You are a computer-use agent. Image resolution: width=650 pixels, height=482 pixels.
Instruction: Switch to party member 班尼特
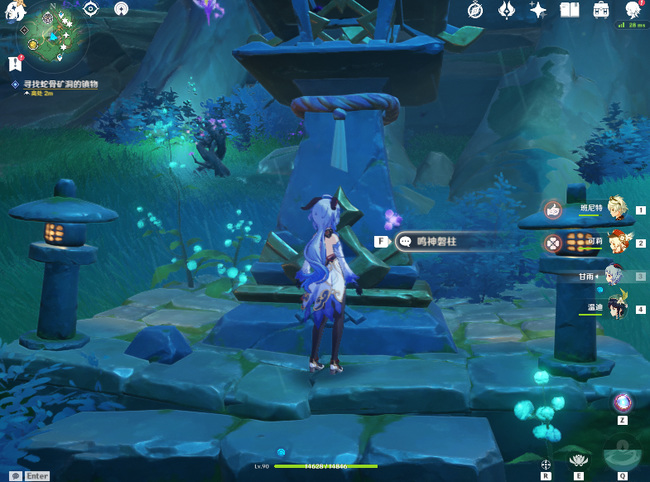click(x=615, y=209)
